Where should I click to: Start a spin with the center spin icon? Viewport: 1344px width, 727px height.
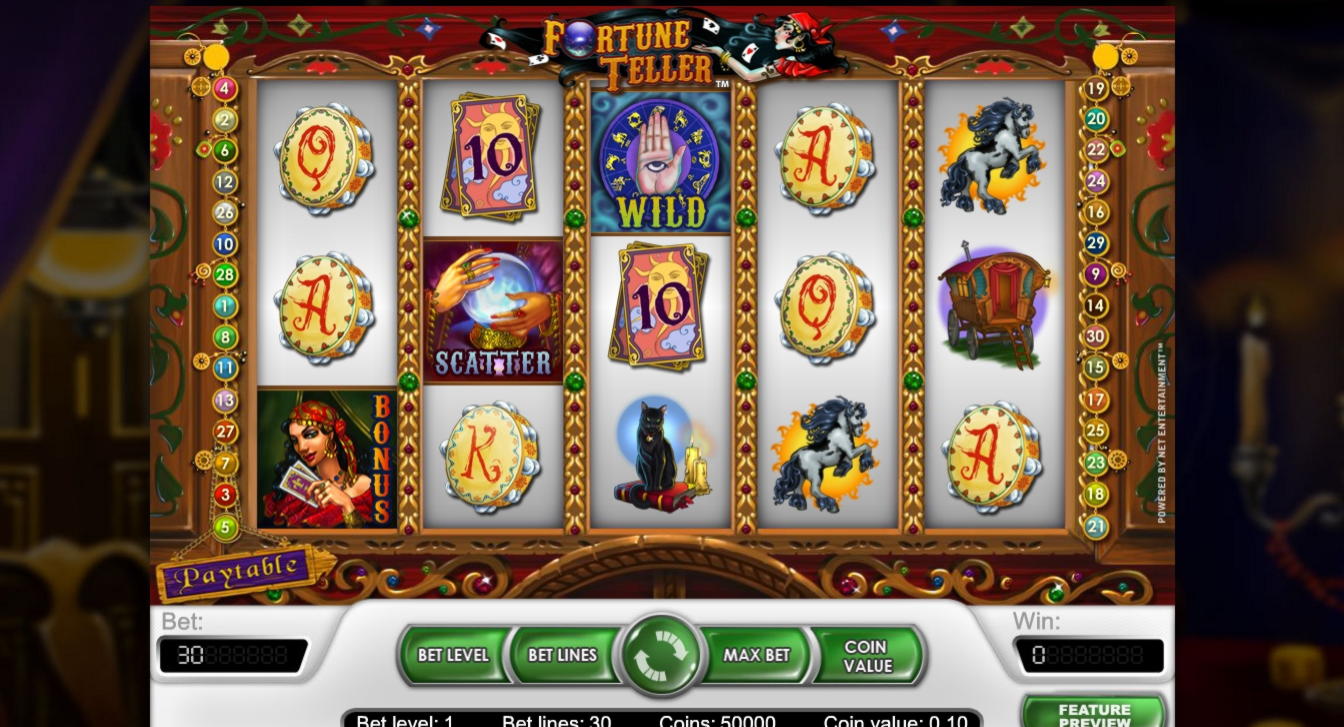coord(659,654)
